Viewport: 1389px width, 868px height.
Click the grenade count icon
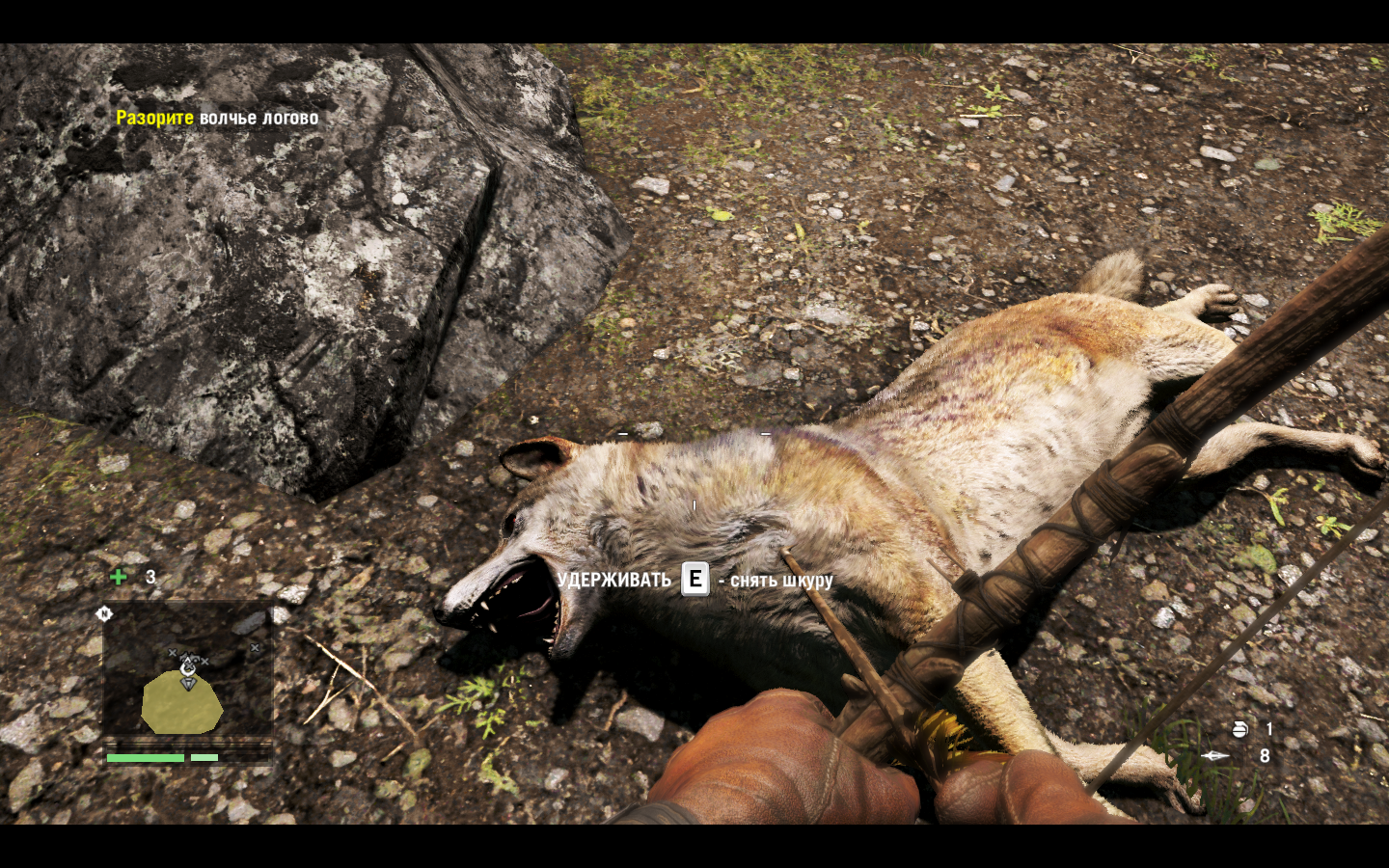pos(1239,729)
